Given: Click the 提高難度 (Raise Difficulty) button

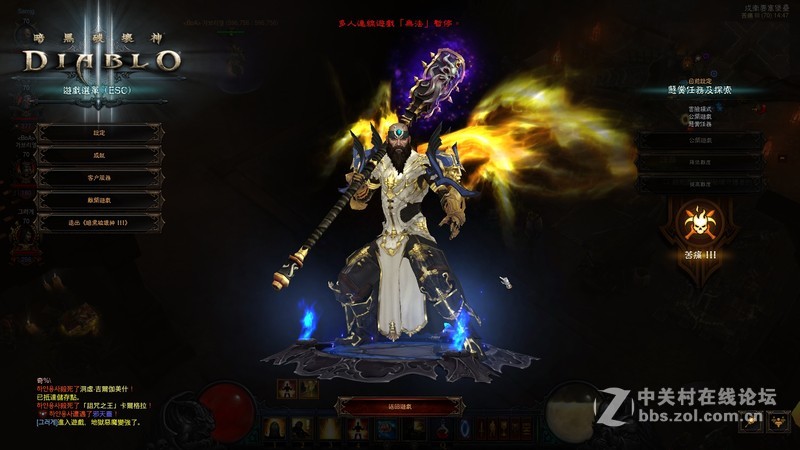Looking at the screenshot, I should 699,184.
